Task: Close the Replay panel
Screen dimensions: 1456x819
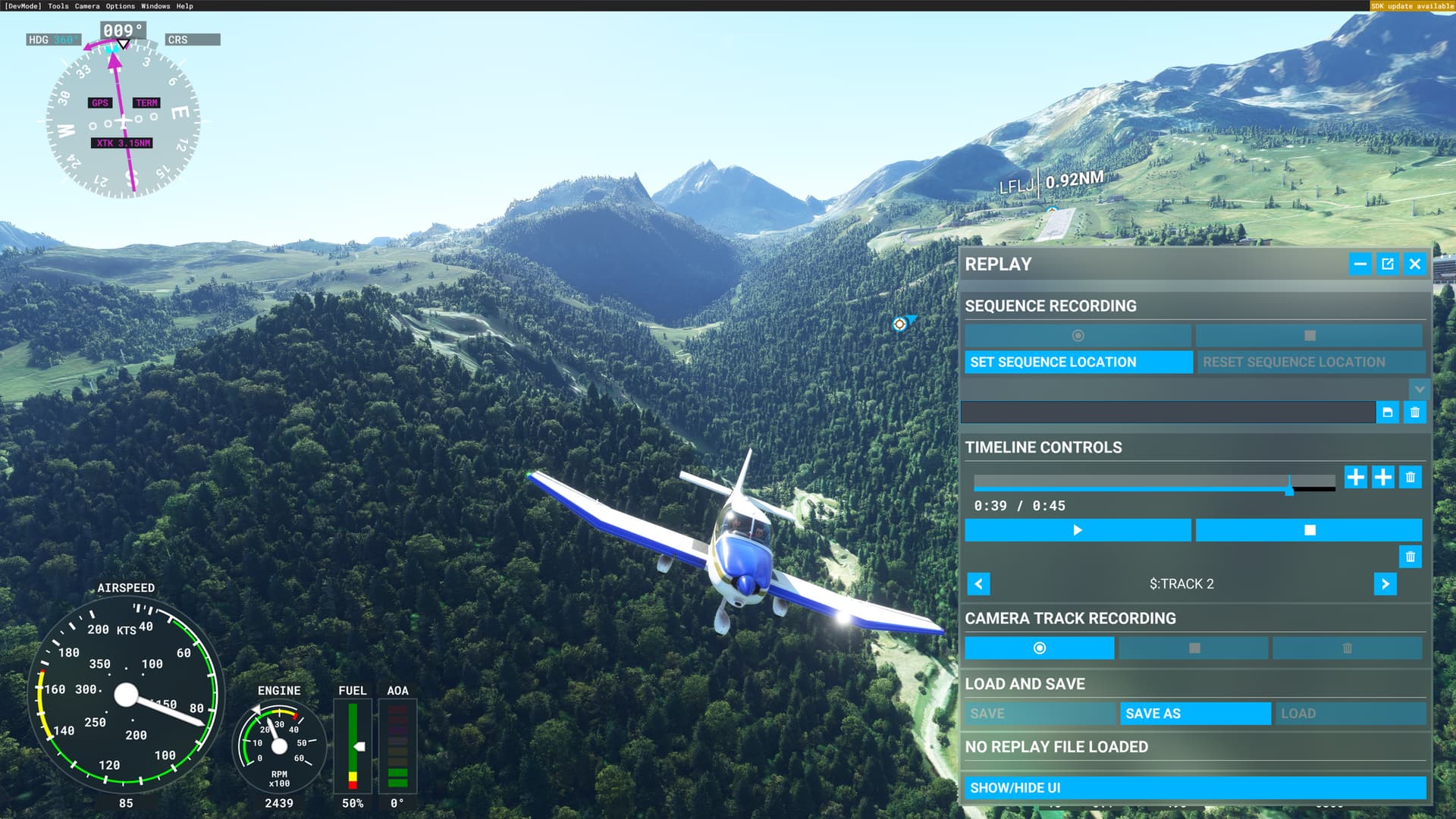Action: point(1414,264)
